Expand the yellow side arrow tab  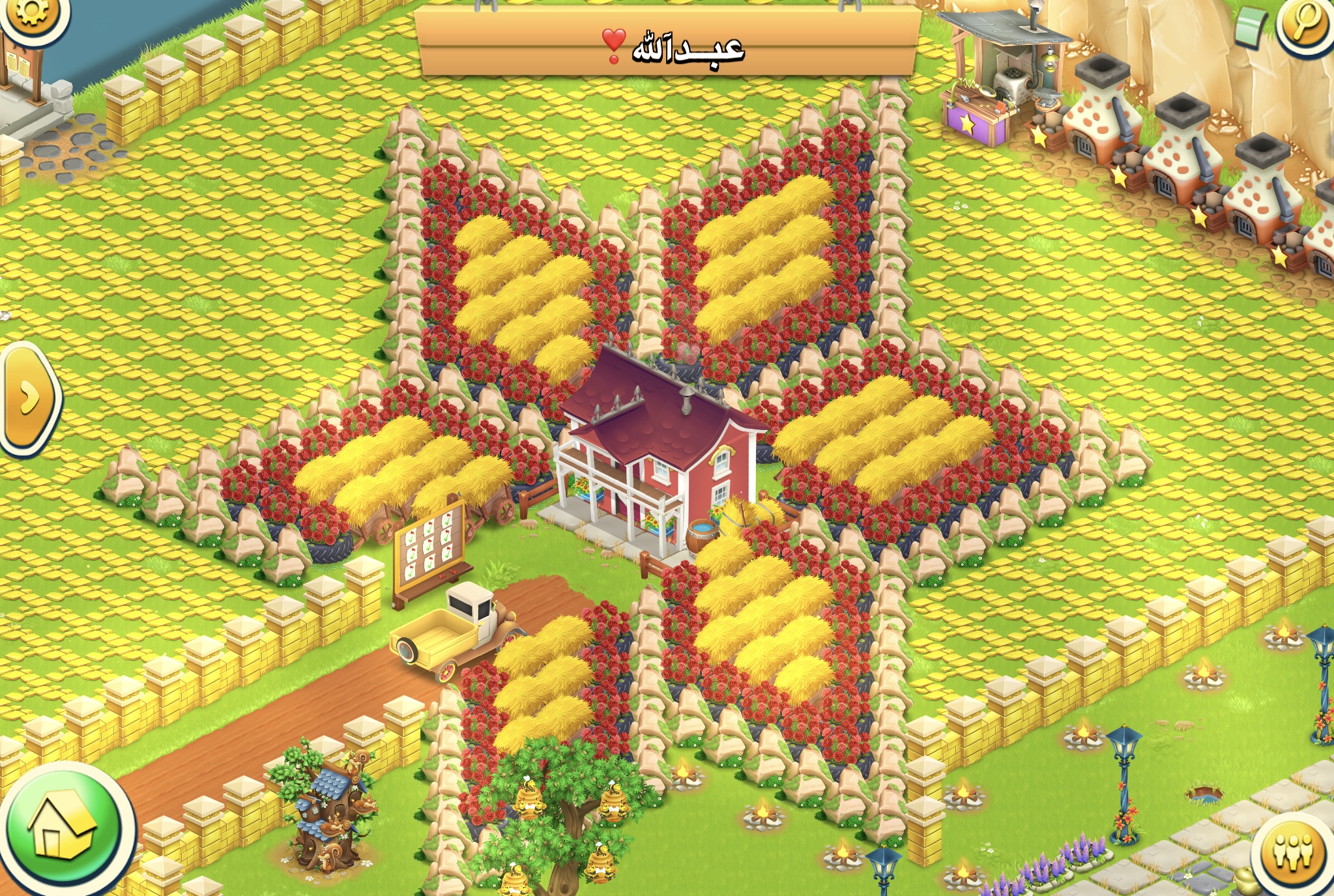[29, 397]
